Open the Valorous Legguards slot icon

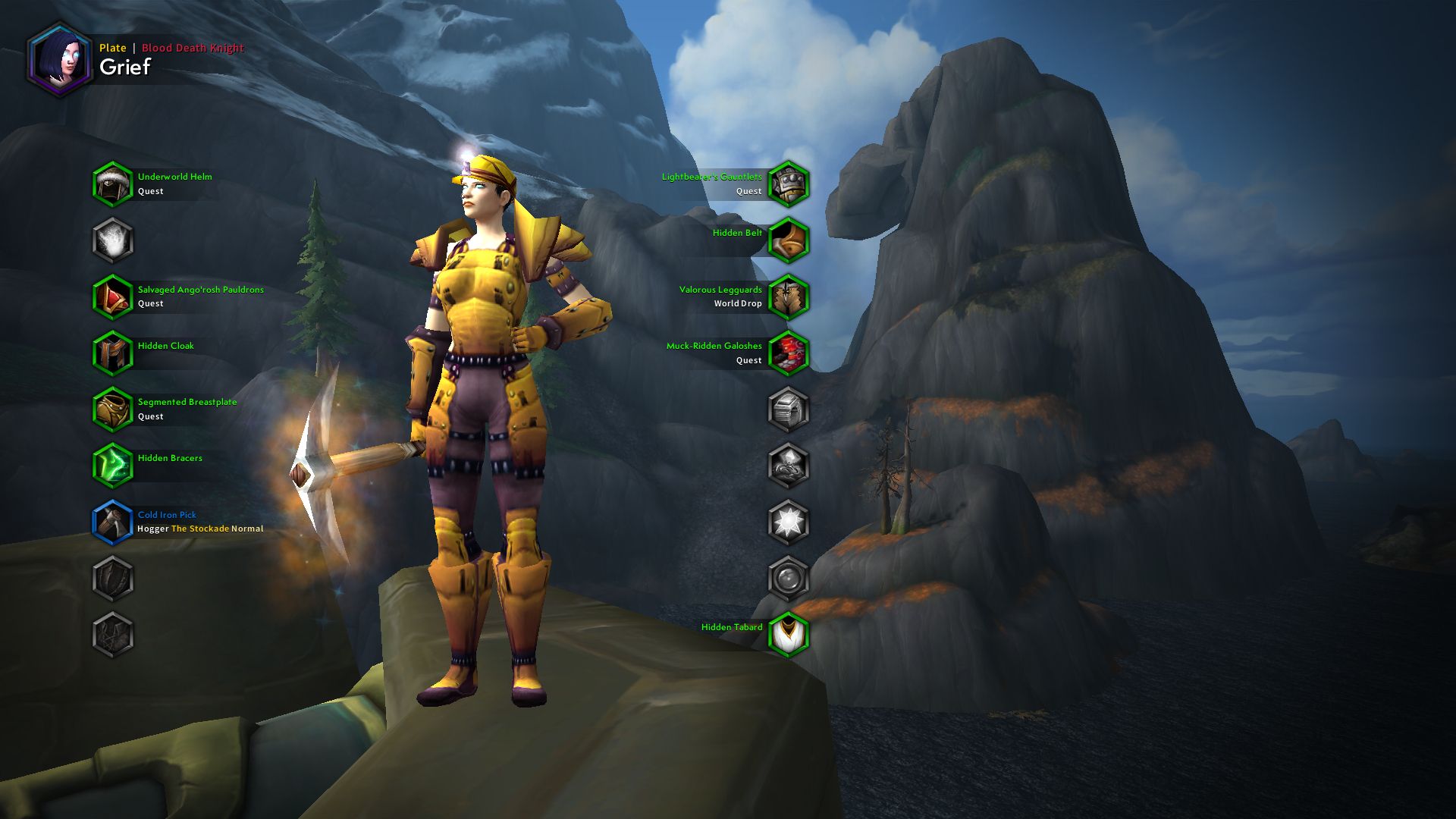click(789, 296)
